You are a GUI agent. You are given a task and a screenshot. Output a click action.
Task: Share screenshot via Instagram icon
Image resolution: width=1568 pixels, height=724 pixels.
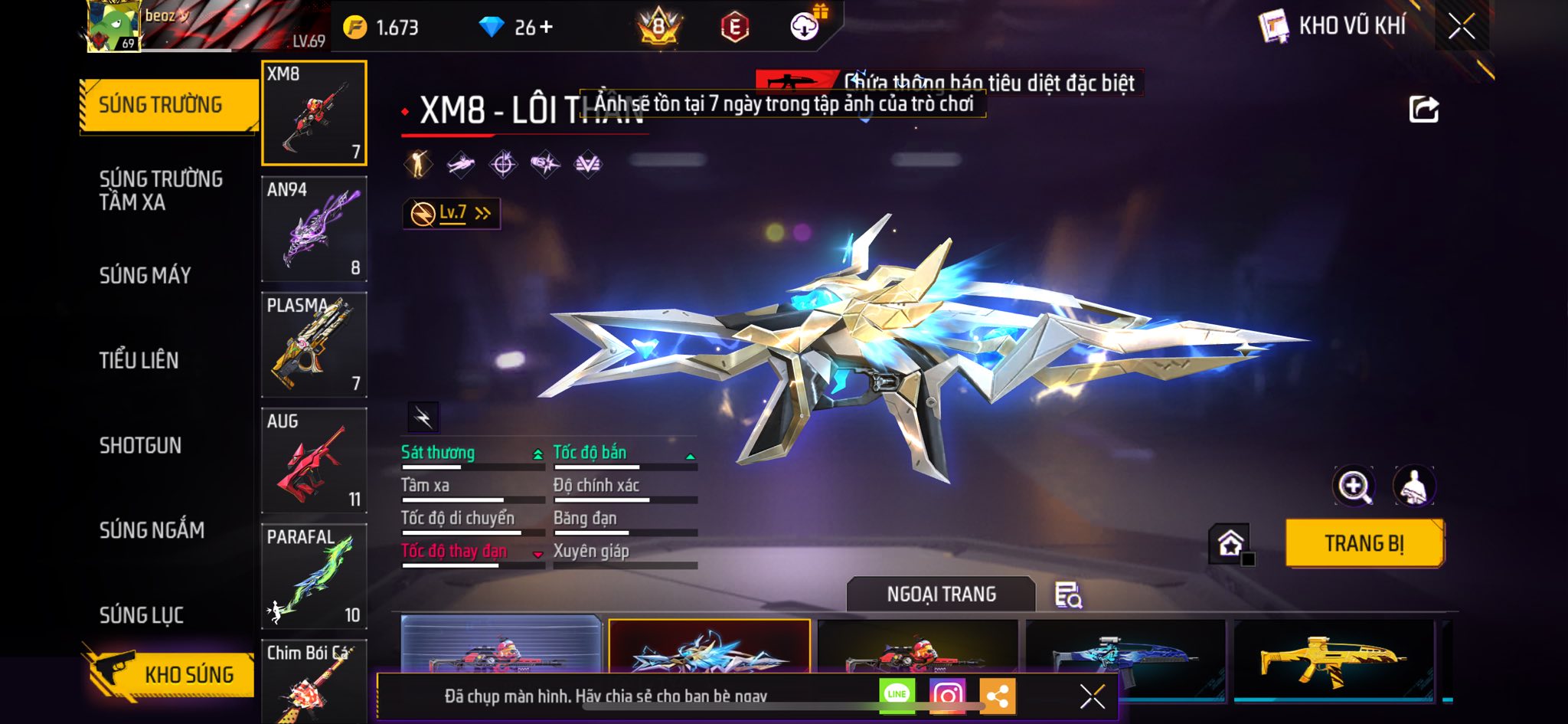947,695
